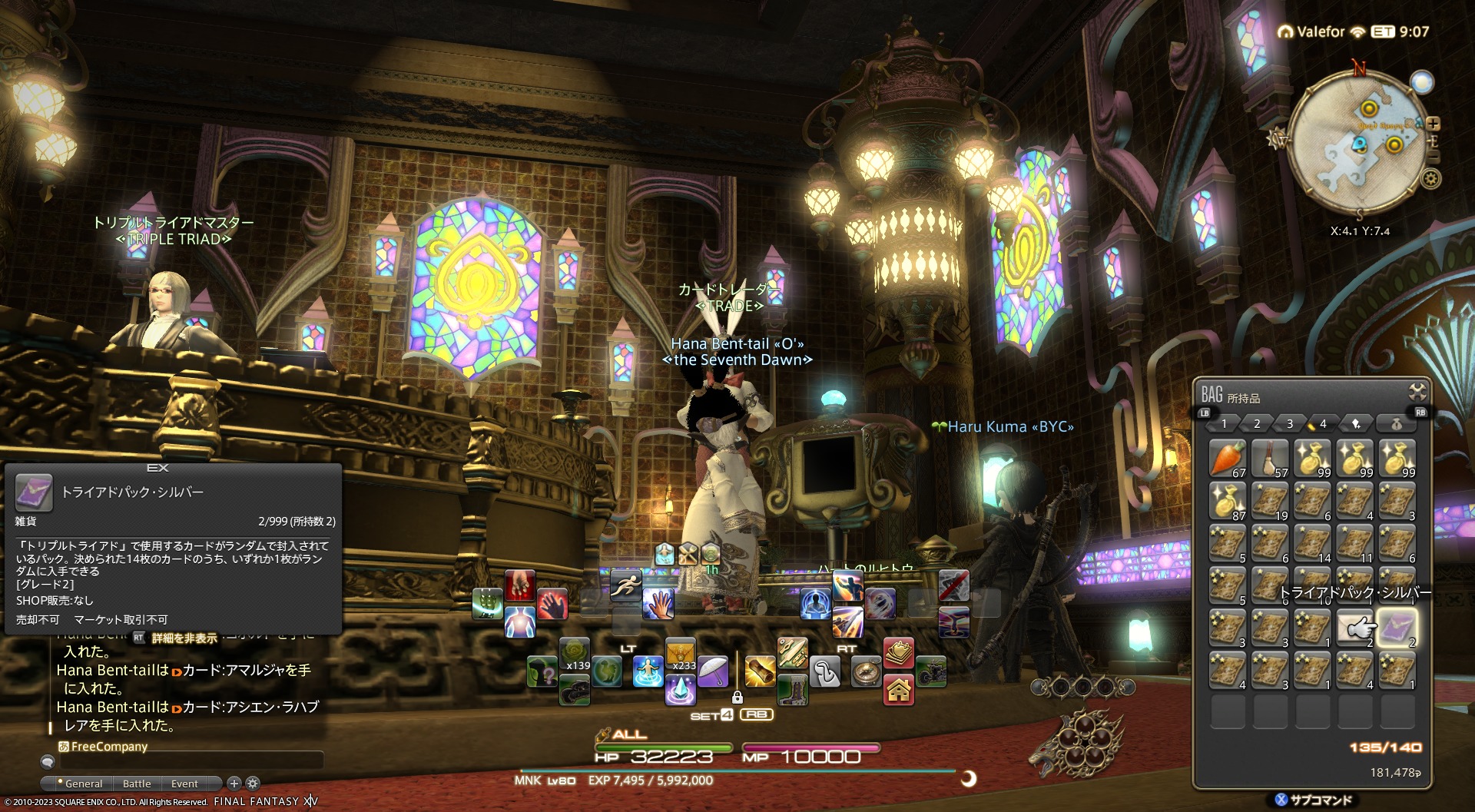The width and height of the screenshot is (1475, 812).
Task: Select the gold sack stack of 87
Action: (1228, 501)
